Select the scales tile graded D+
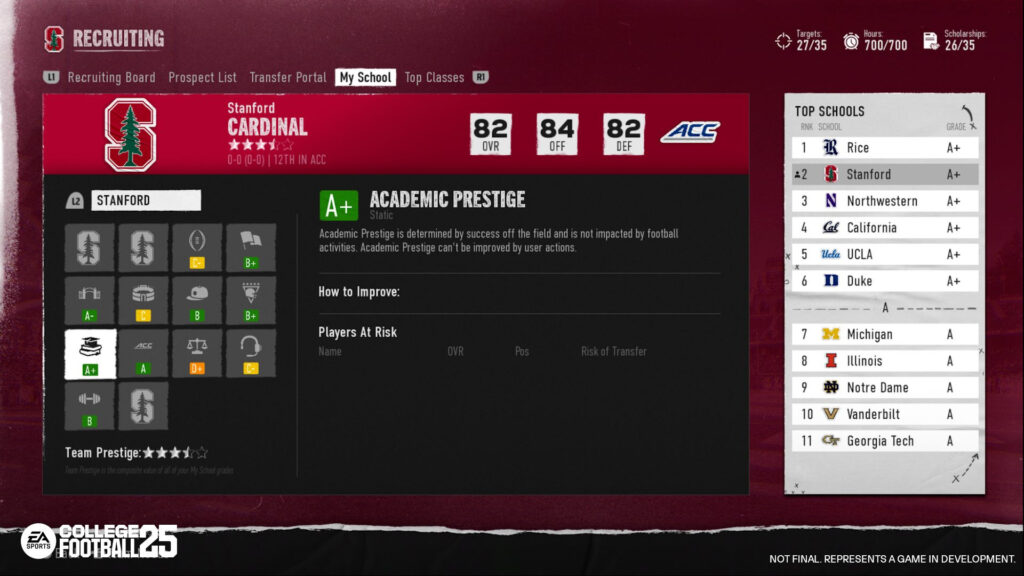 pyautogui.click(x=197, y=354)
